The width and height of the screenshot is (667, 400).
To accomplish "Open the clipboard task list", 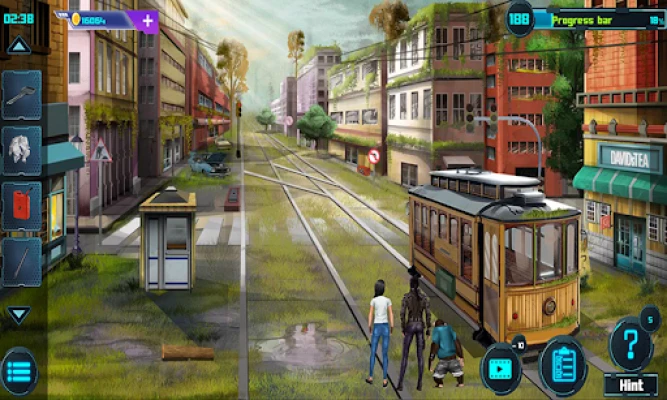I will pyautogui.click(x=563, y=366).
